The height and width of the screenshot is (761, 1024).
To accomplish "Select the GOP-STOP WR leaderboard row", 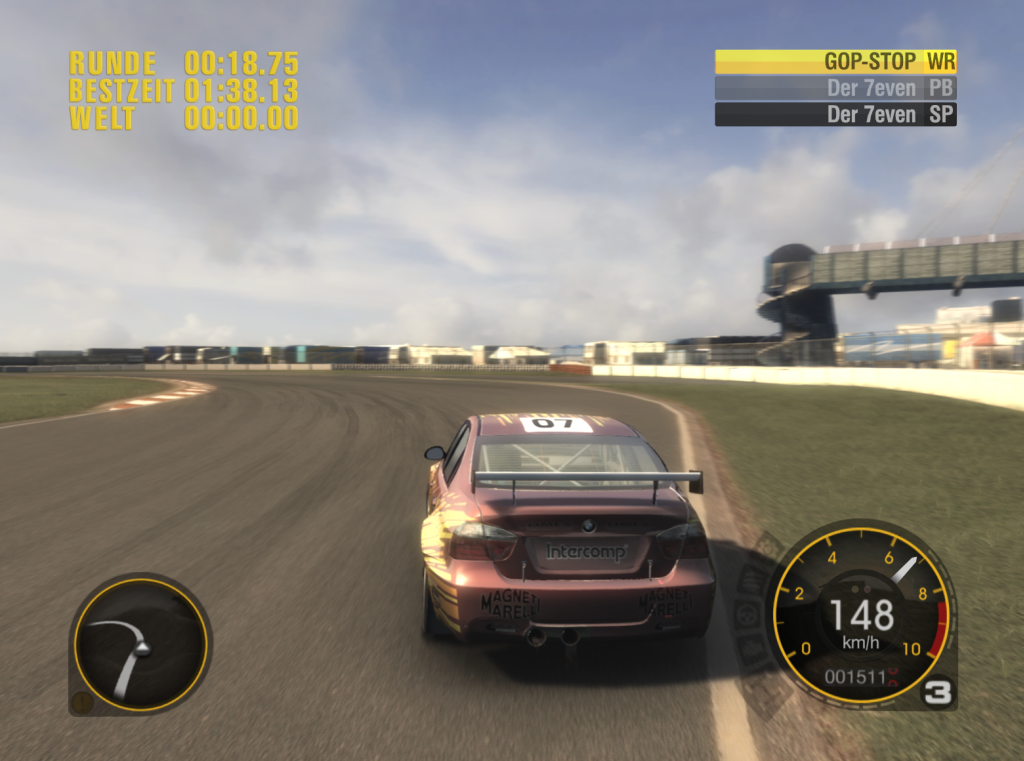I will click(835, 61).
